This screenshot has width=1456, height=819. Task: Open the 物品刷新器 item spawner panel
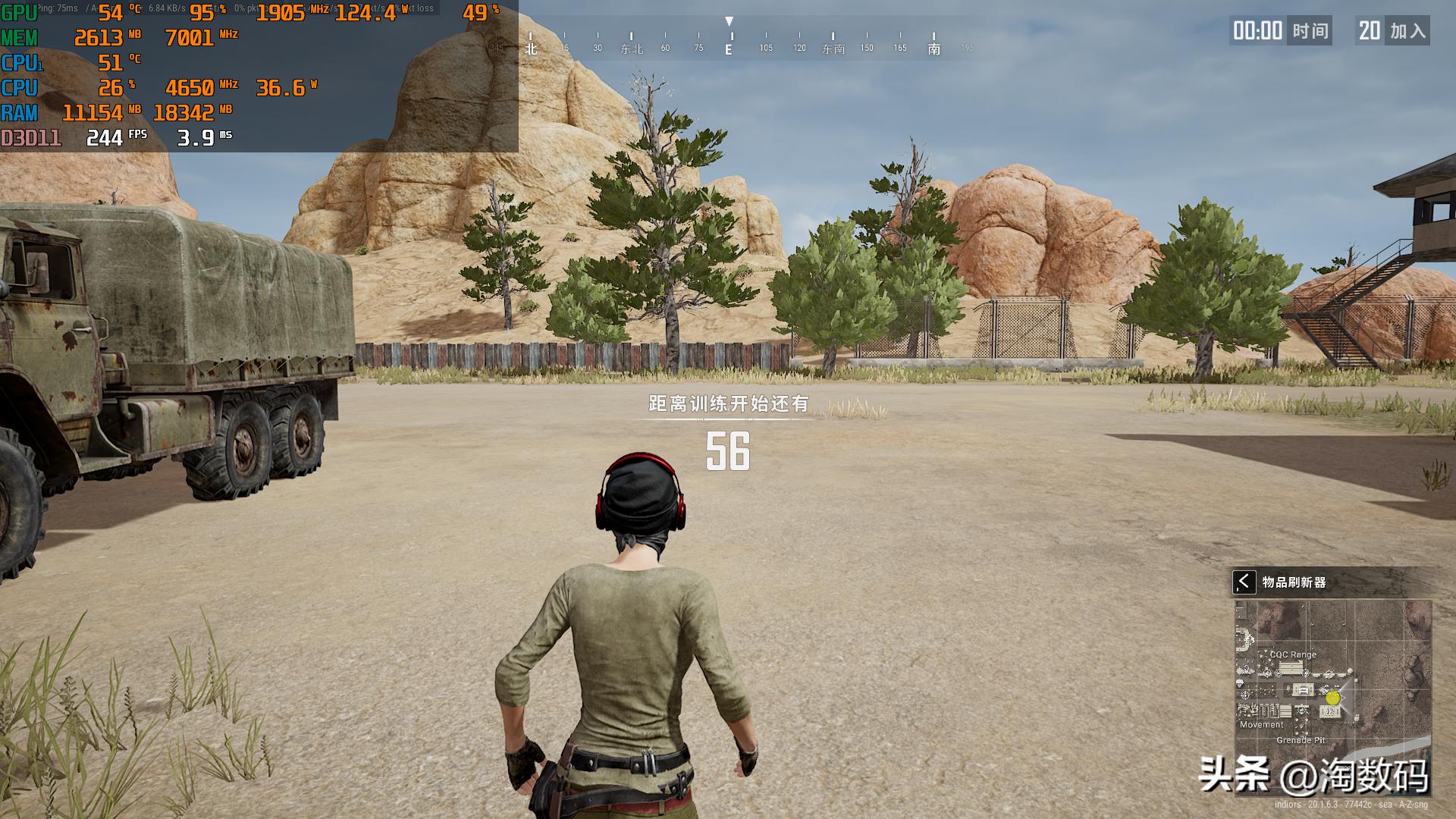(1294, 582)
